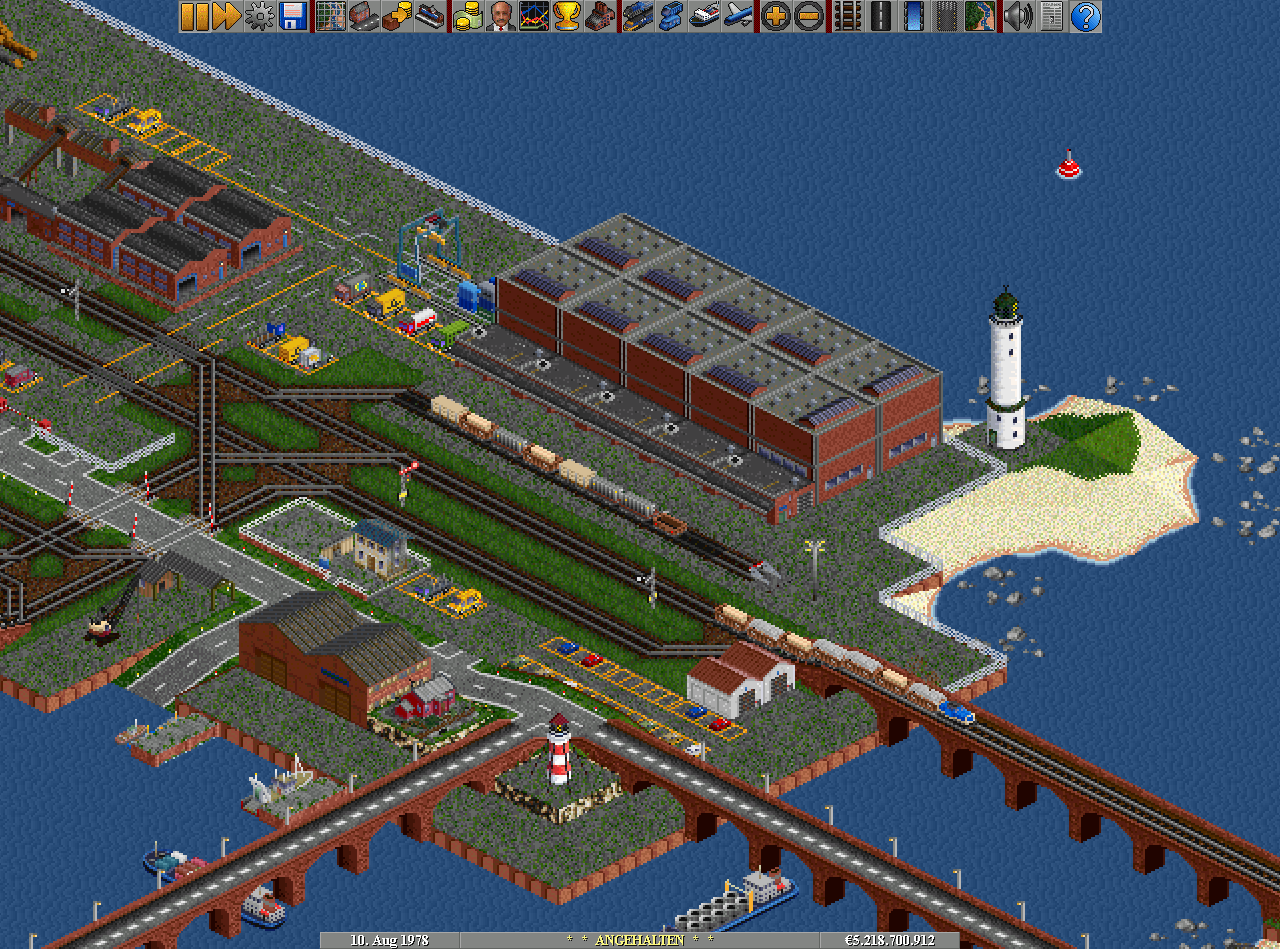Open the company finances coin stack icon
Viewport: 1280px width, 949px height.
tap(467, 16)
